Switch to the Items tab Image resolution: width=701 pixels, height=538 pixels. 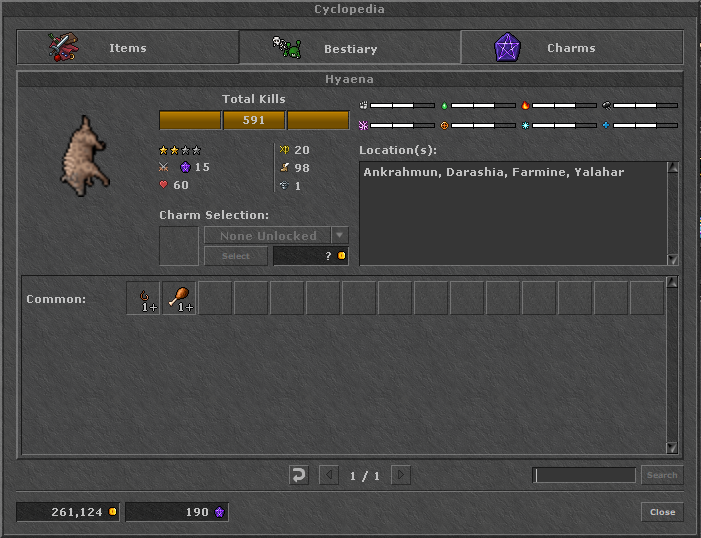tap(127, 48)
